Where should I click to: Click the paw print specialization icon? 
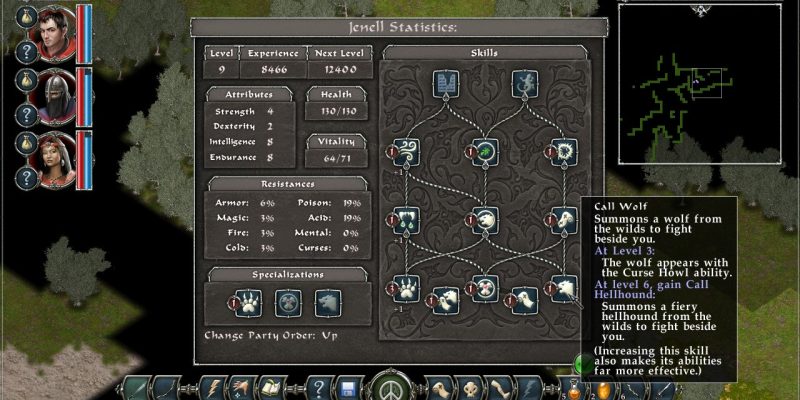[250, 302]
